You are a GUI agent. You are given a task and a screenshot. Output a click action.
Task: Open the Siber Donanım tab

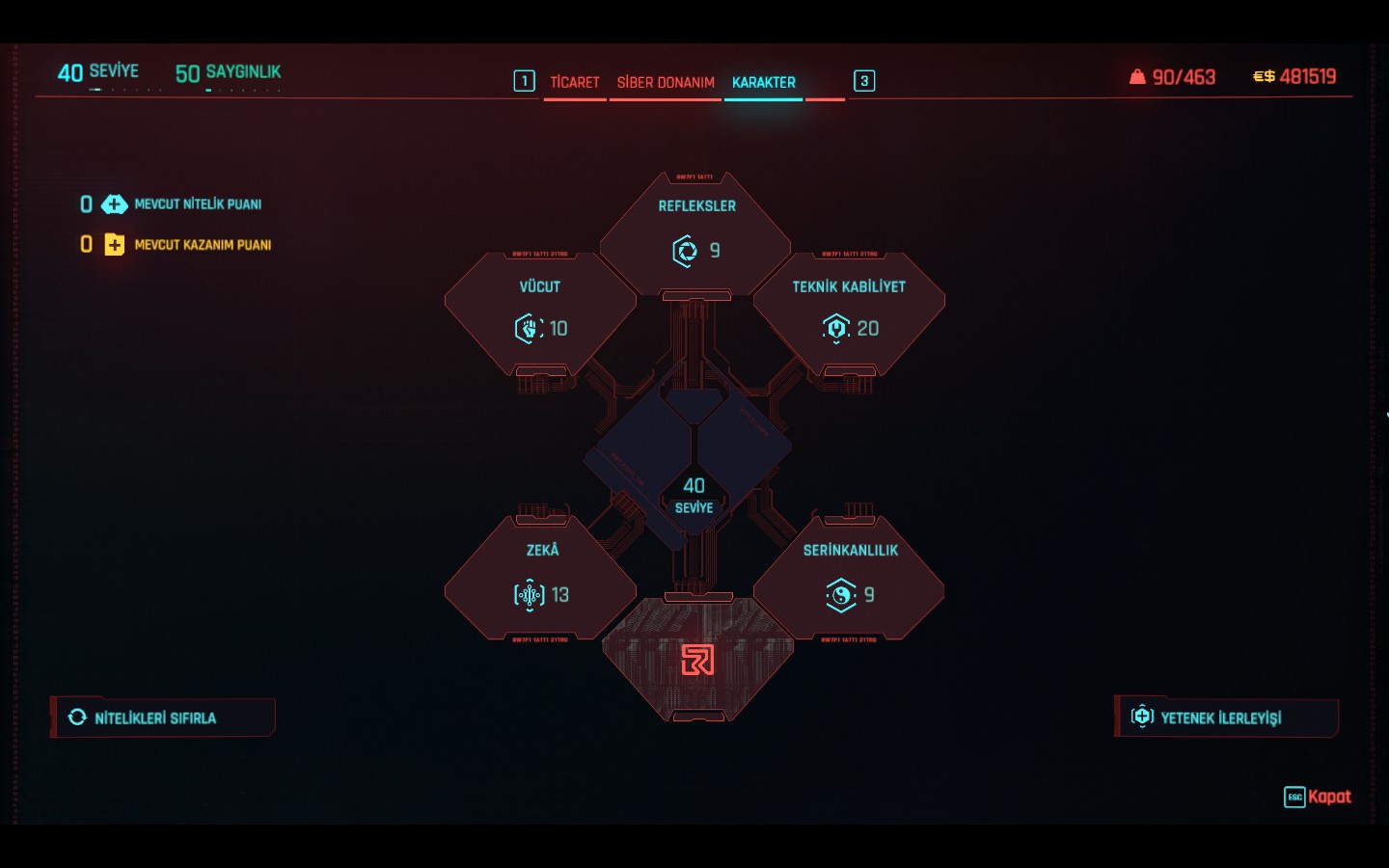tap(666, 82)
